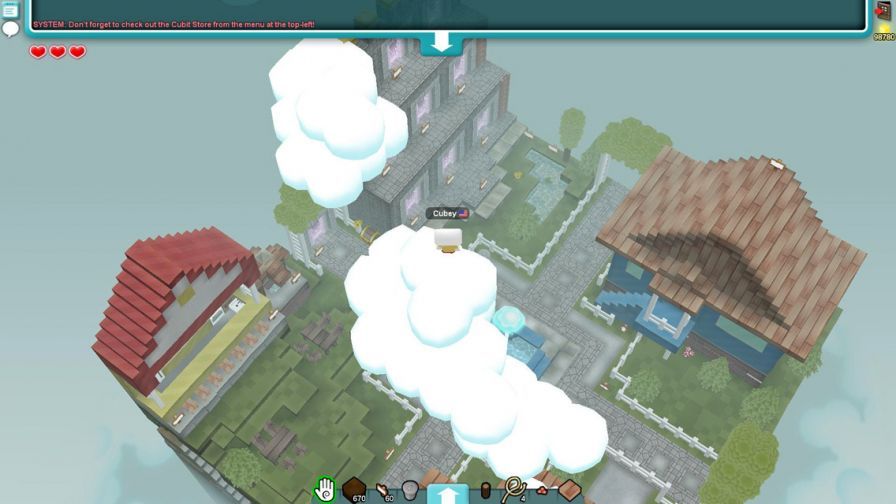Select the wooden log hotbar slot
This screenshot has width=896, height=504.
486,491
